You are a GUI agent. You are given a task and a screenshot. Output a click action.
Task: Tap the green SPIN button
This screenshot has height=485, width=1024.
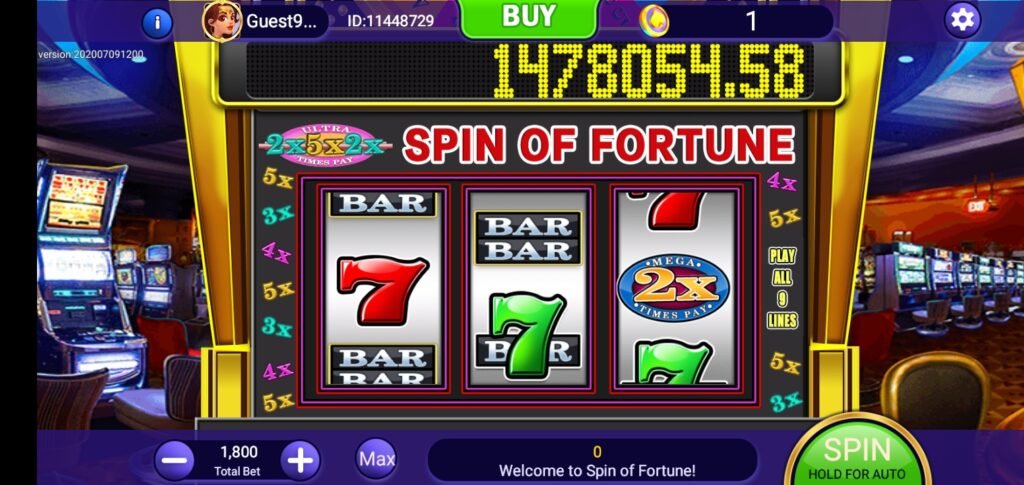point(856,455)
